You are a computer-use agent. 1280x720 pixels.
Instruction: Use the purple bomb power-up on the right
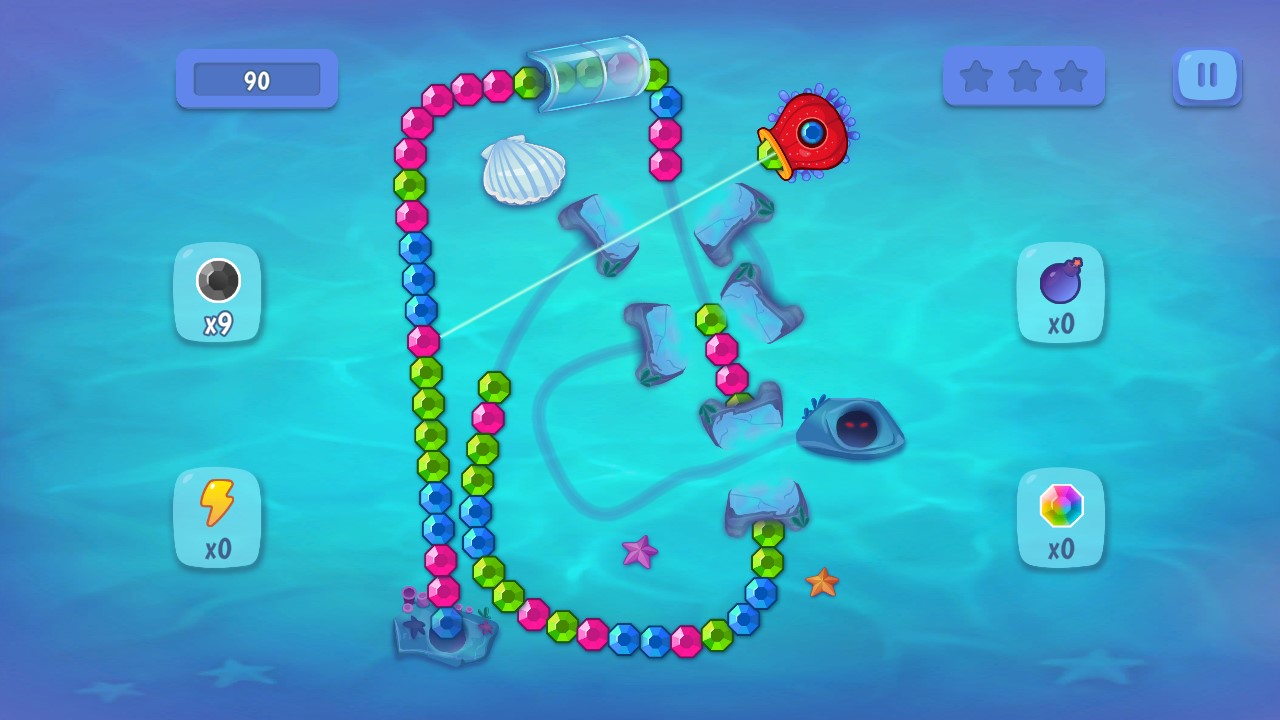[1061, 293]
